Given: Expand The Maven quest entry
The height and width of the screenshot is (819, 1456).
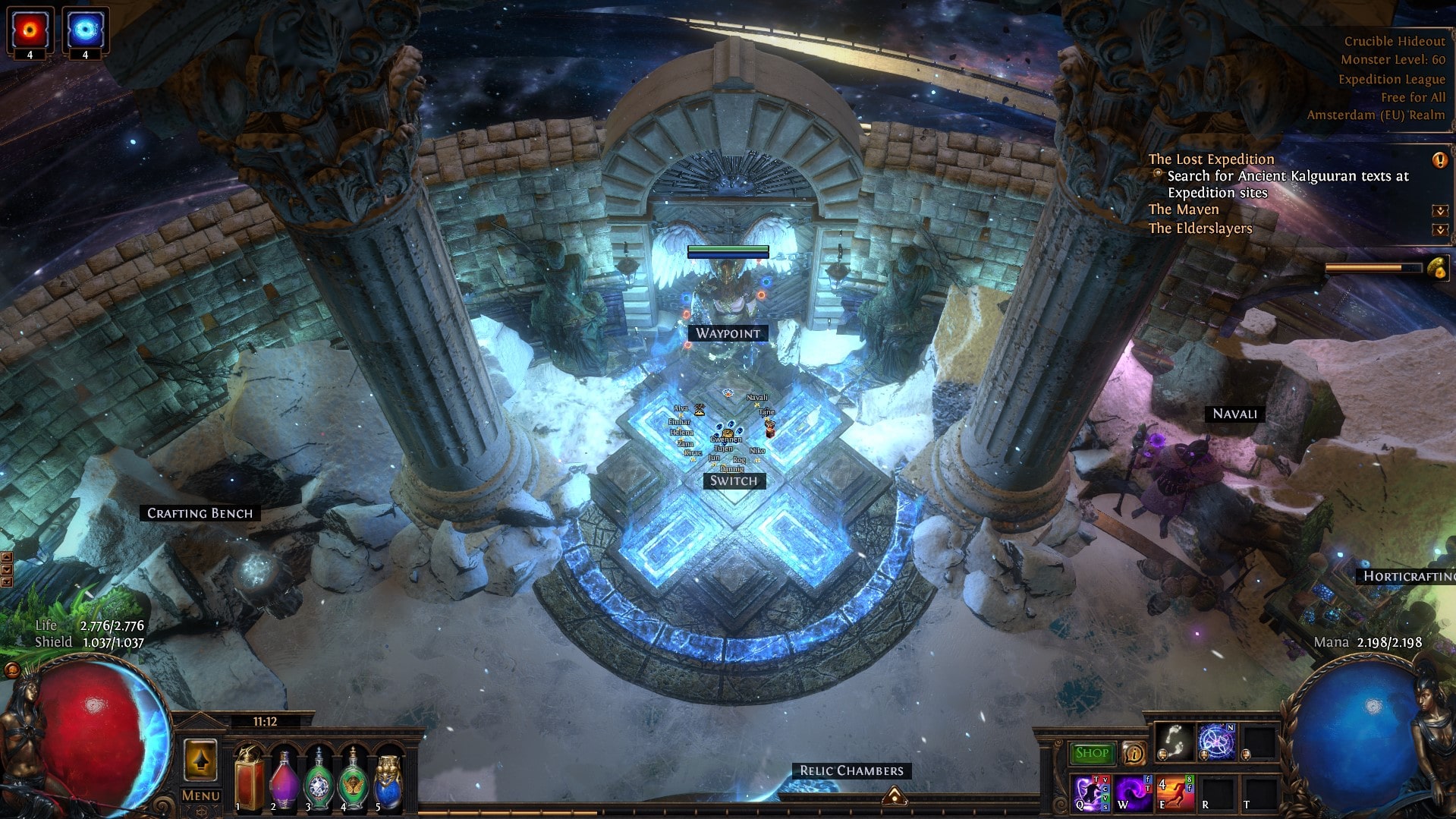Looking at the screenshot, I should 1439,210.
